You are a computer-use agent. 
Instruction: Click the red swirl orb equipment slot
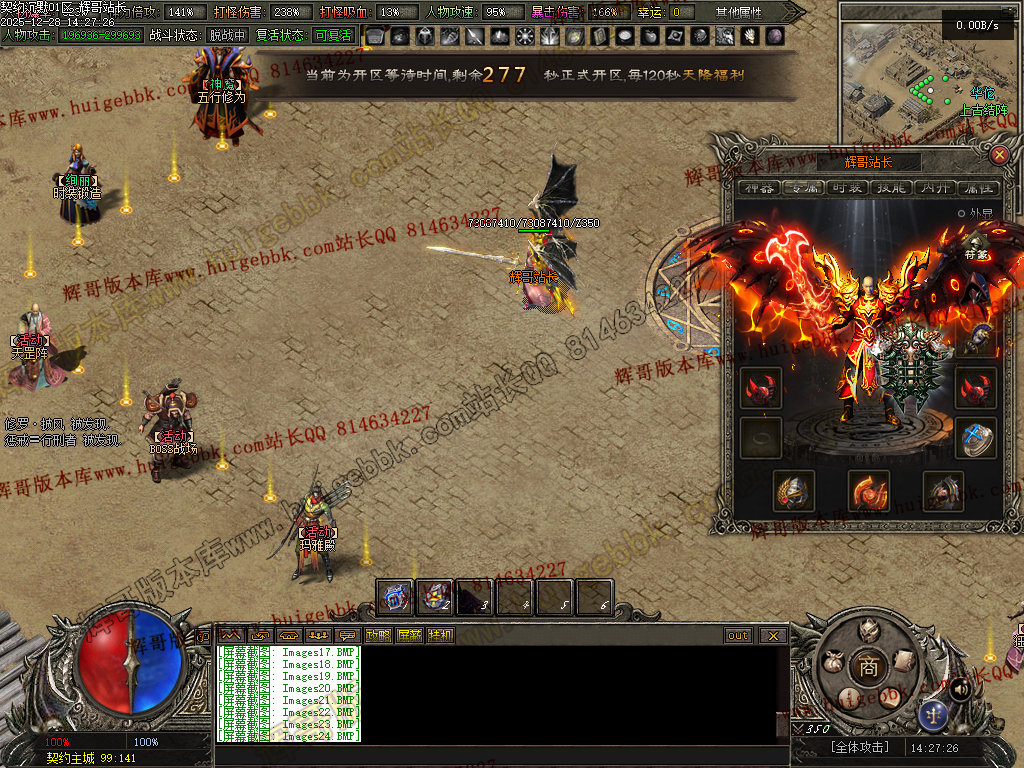(868, 490)
